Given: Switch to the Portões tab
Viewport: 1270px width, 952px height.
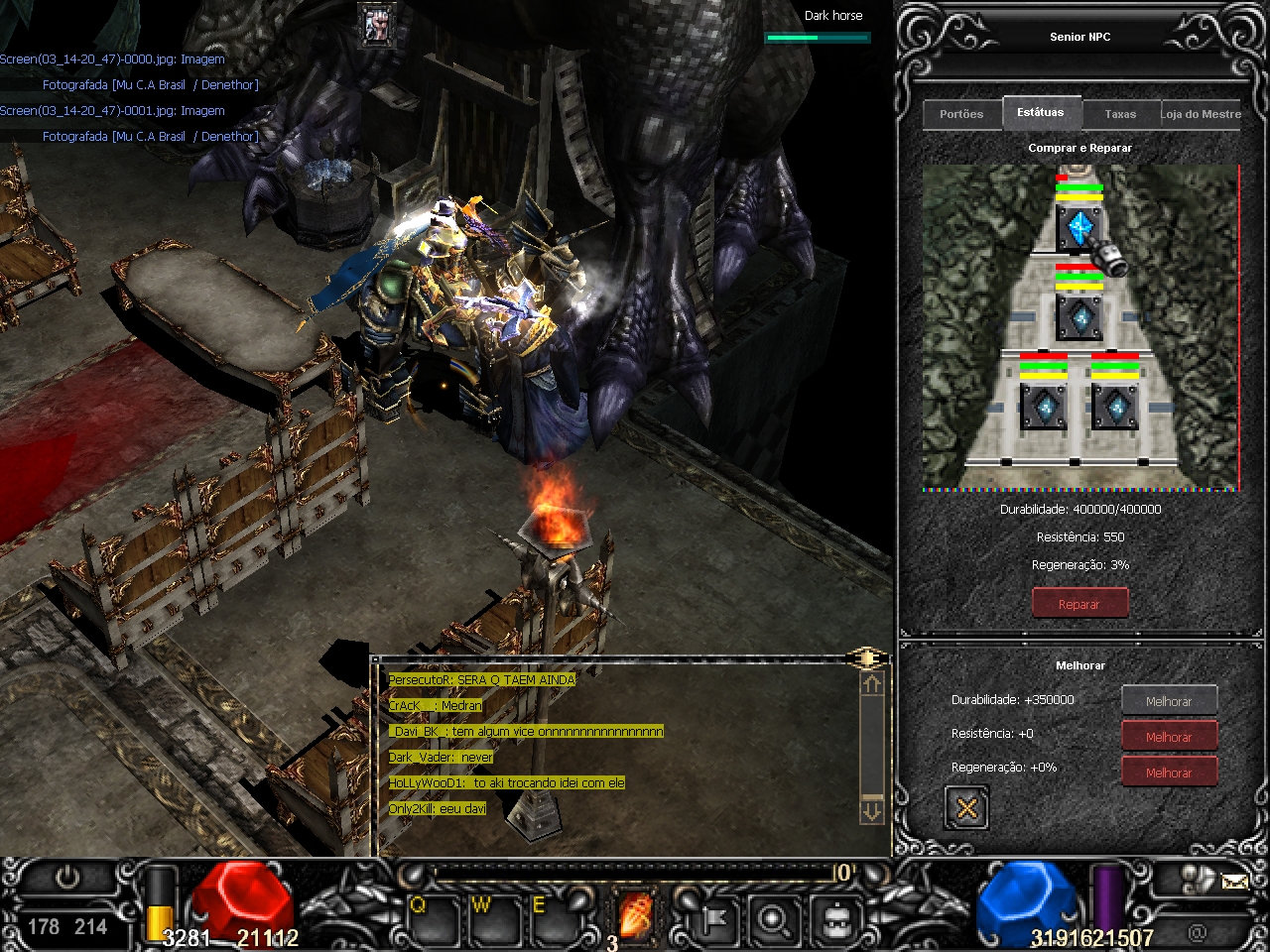Looking at the screenshot, I should coord(961,114).
